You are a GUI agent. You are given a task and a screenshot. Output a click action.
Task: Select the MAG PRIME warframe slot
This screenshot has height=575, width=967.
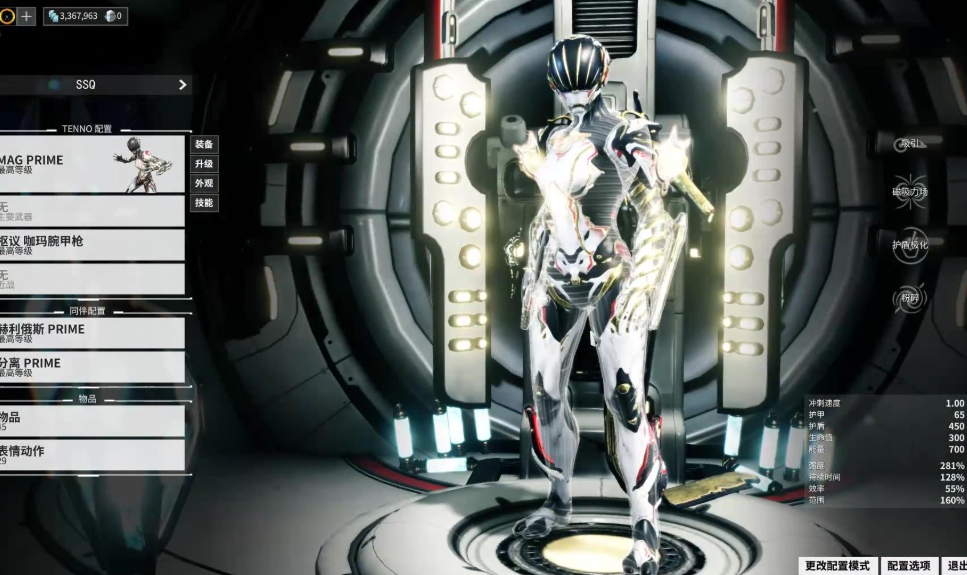[92, 164]
